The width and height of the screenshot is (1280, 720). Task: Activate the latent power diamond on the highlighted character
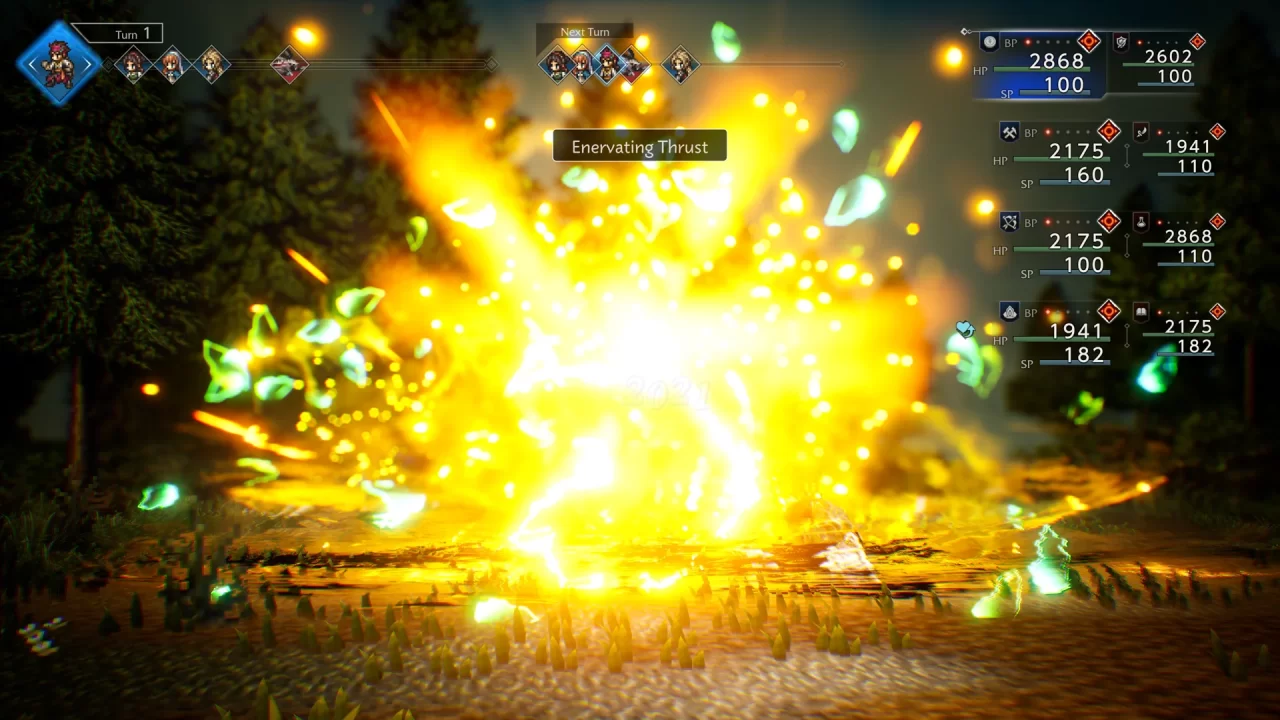[1089, 40]
